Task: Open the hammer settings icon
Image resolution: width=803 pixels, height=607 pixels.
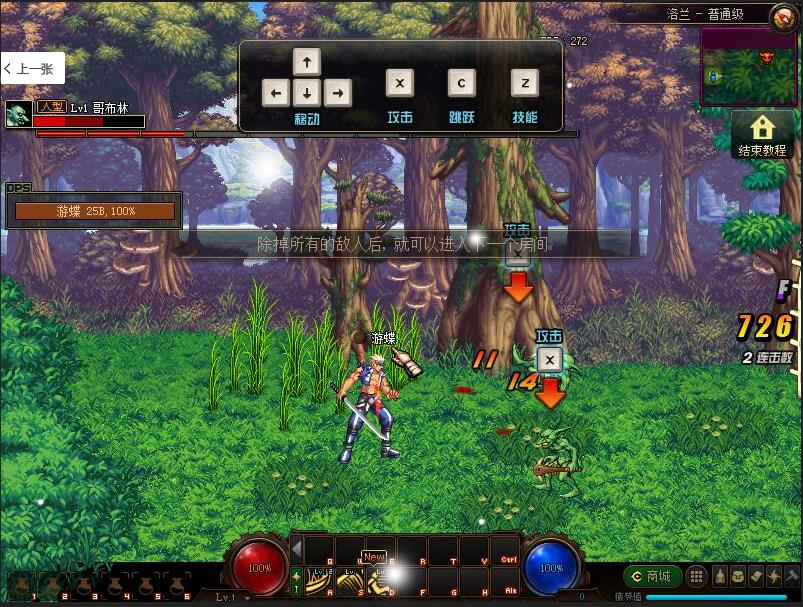Action: (x=791, y=577)
